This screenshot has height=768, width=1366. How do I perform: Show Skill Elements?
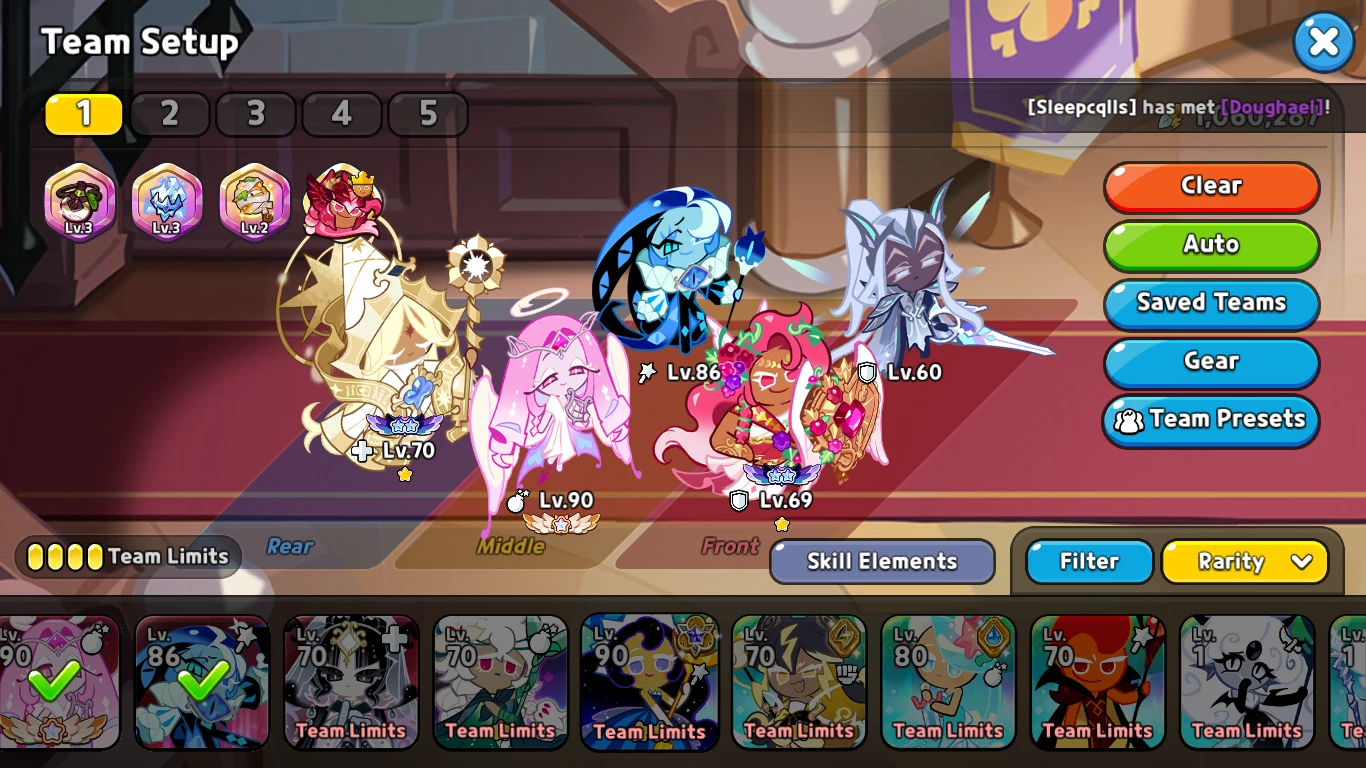[x=882, y=562]
